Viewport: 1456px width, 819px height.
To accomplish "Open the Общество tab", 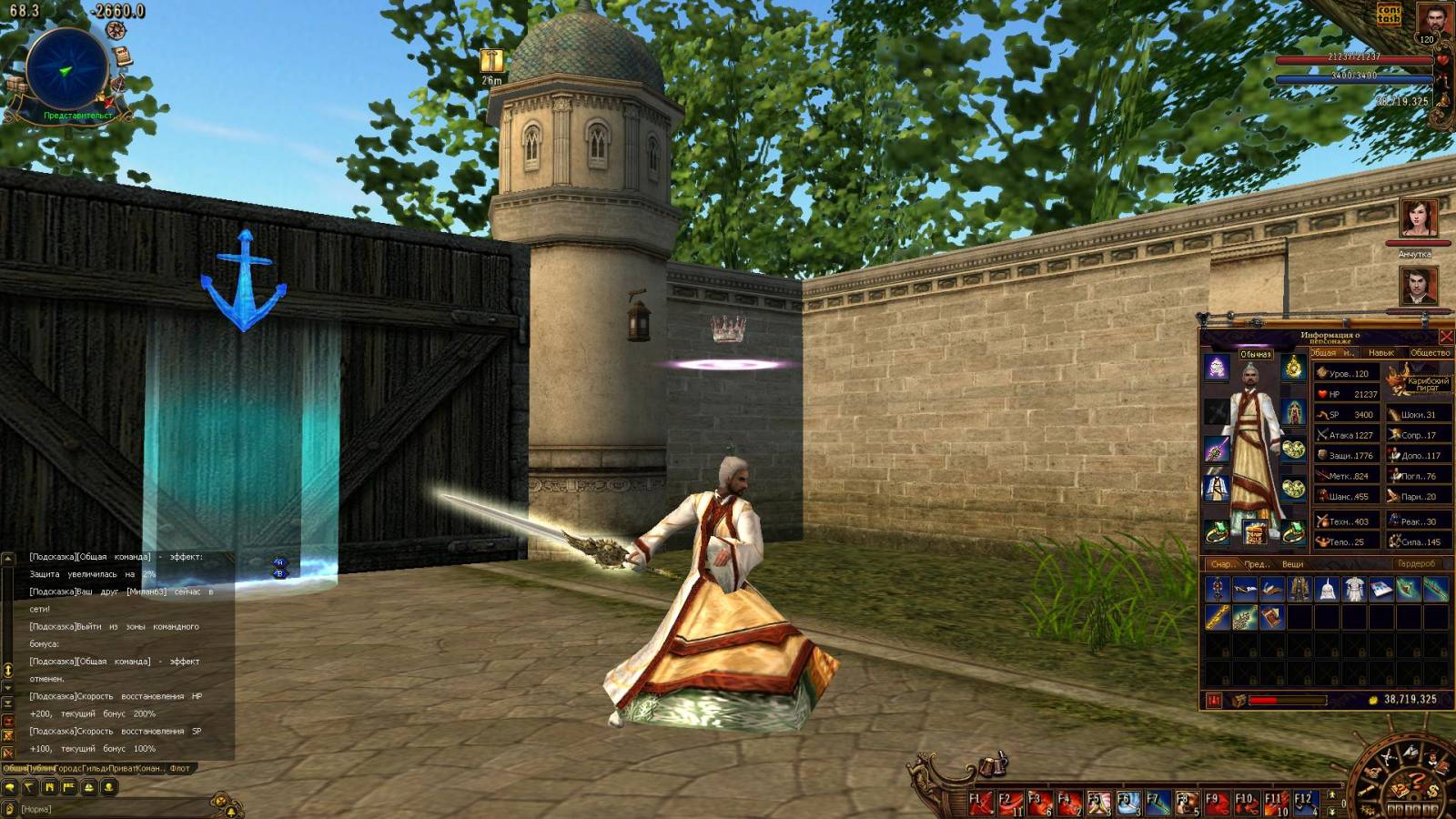I will point(1430,353).
